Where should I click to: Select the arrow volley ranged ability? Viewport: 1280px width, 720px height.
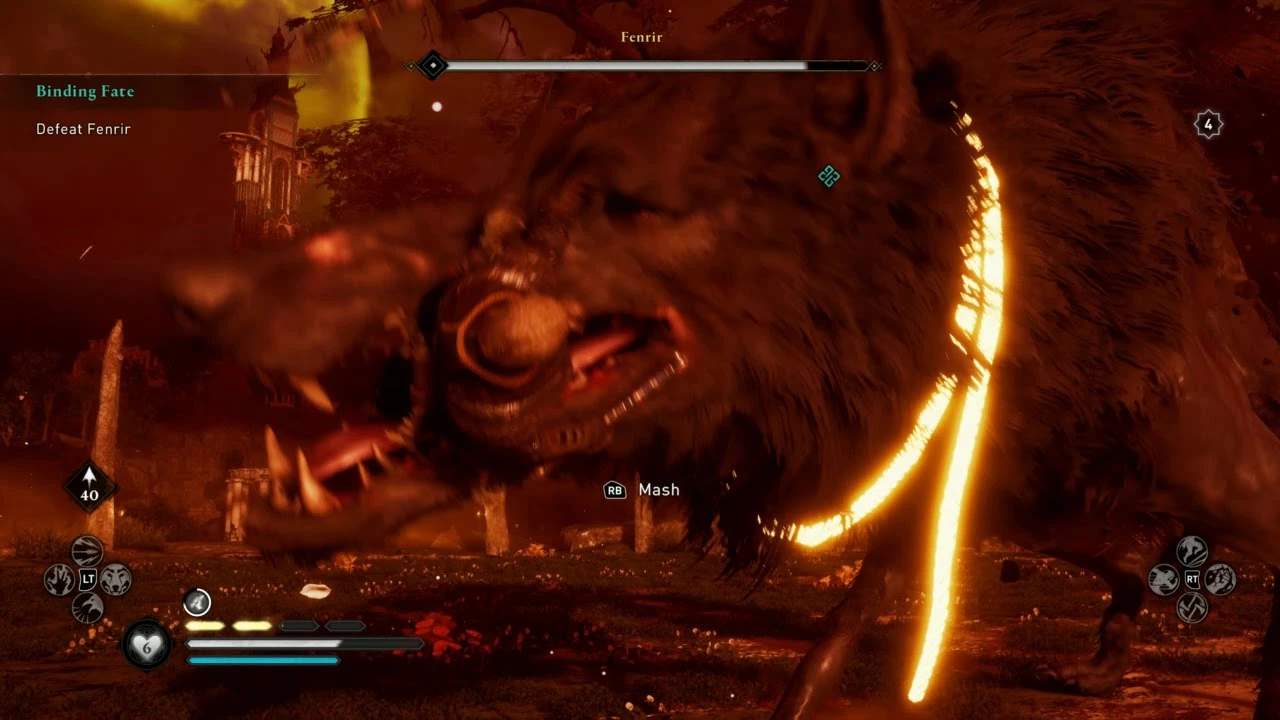pos(88,551)
